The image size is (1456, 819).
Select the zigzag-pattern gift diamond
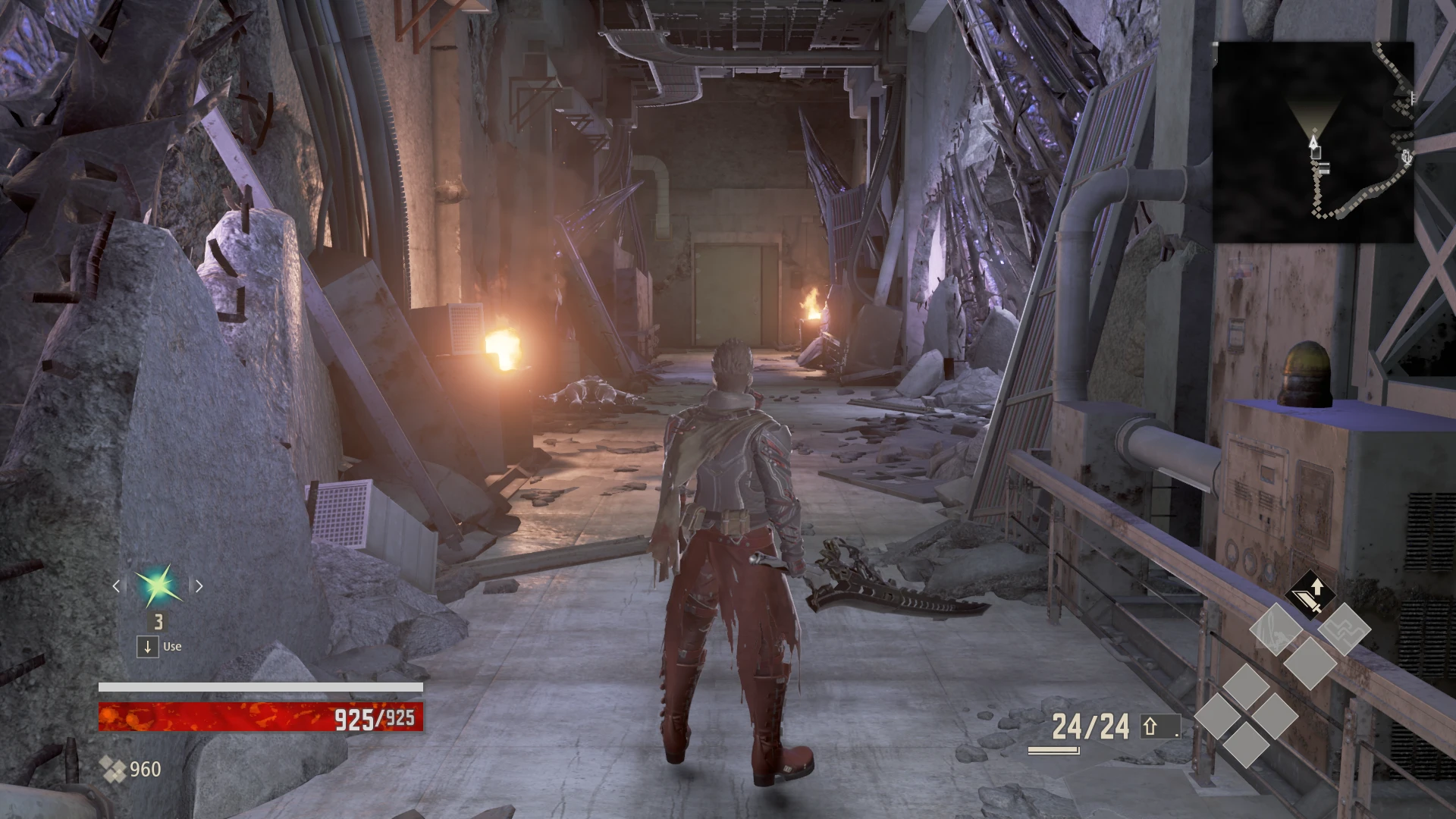1344,629
